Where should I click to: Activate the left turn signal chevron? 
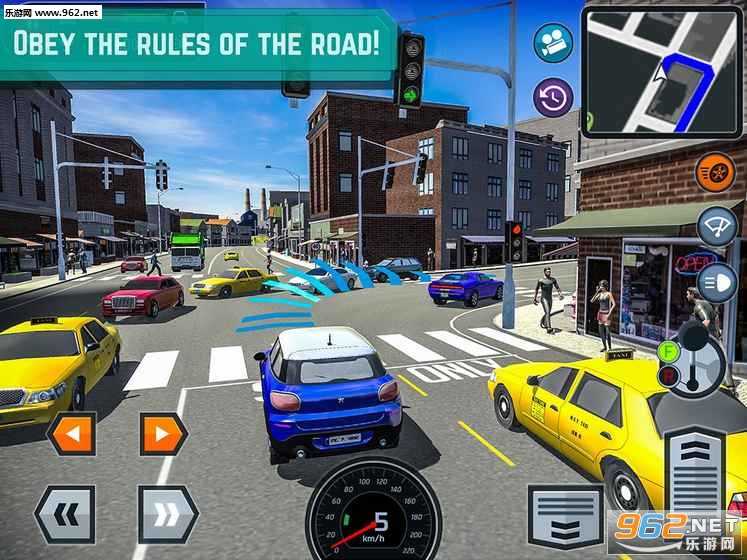[x=65, y=514]
